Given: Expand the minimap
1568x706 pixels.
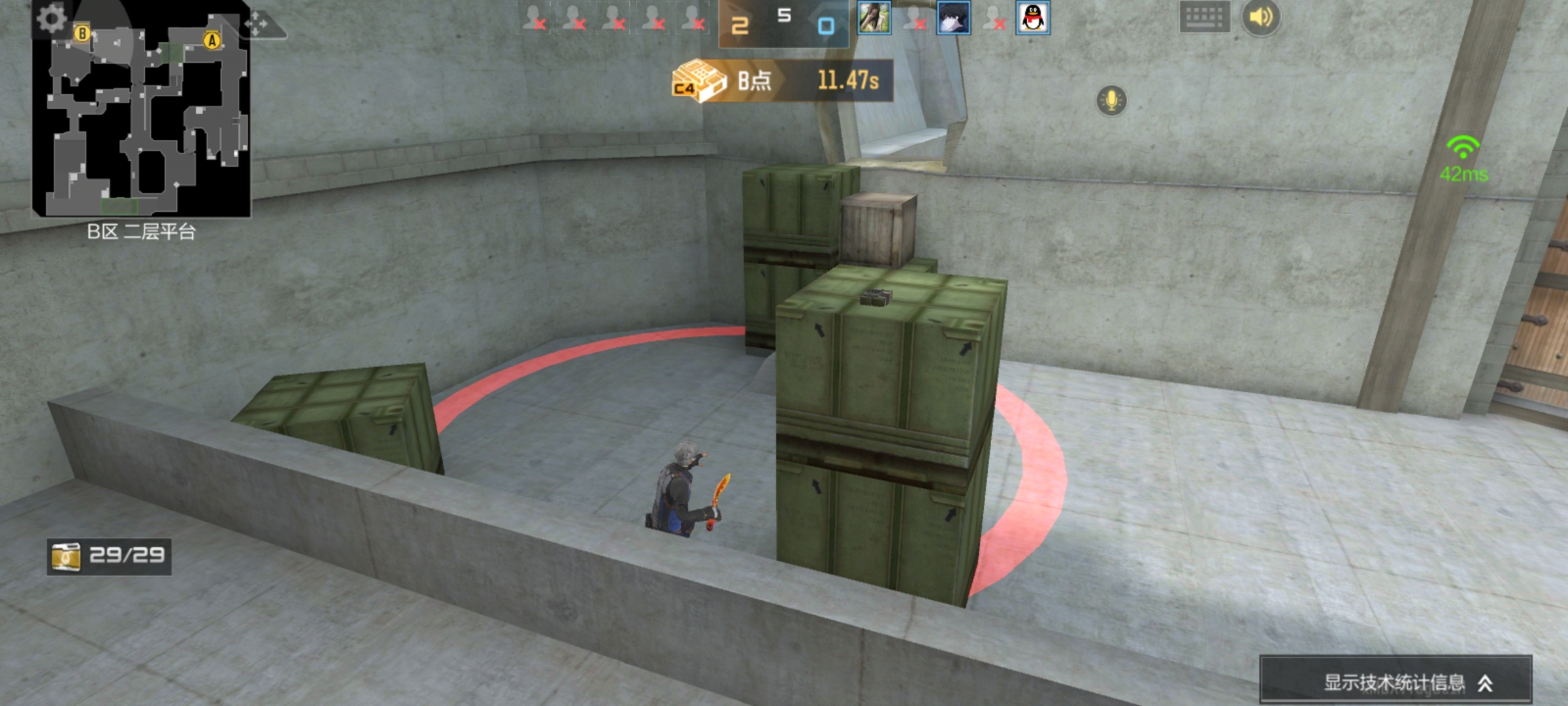Looking at the screenshot, I should point(141,118).
